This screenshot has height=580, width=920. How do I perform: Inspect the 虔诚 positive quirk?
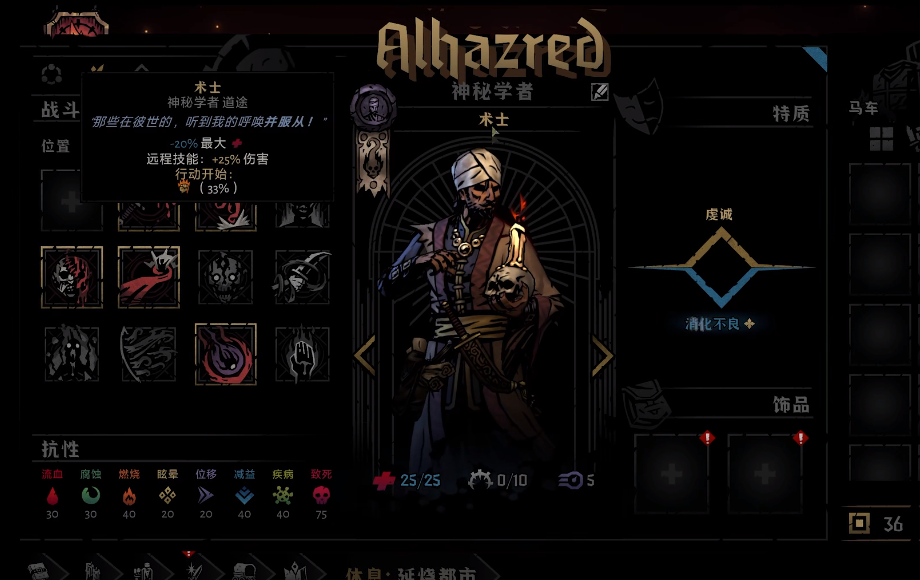coord(720,214)
